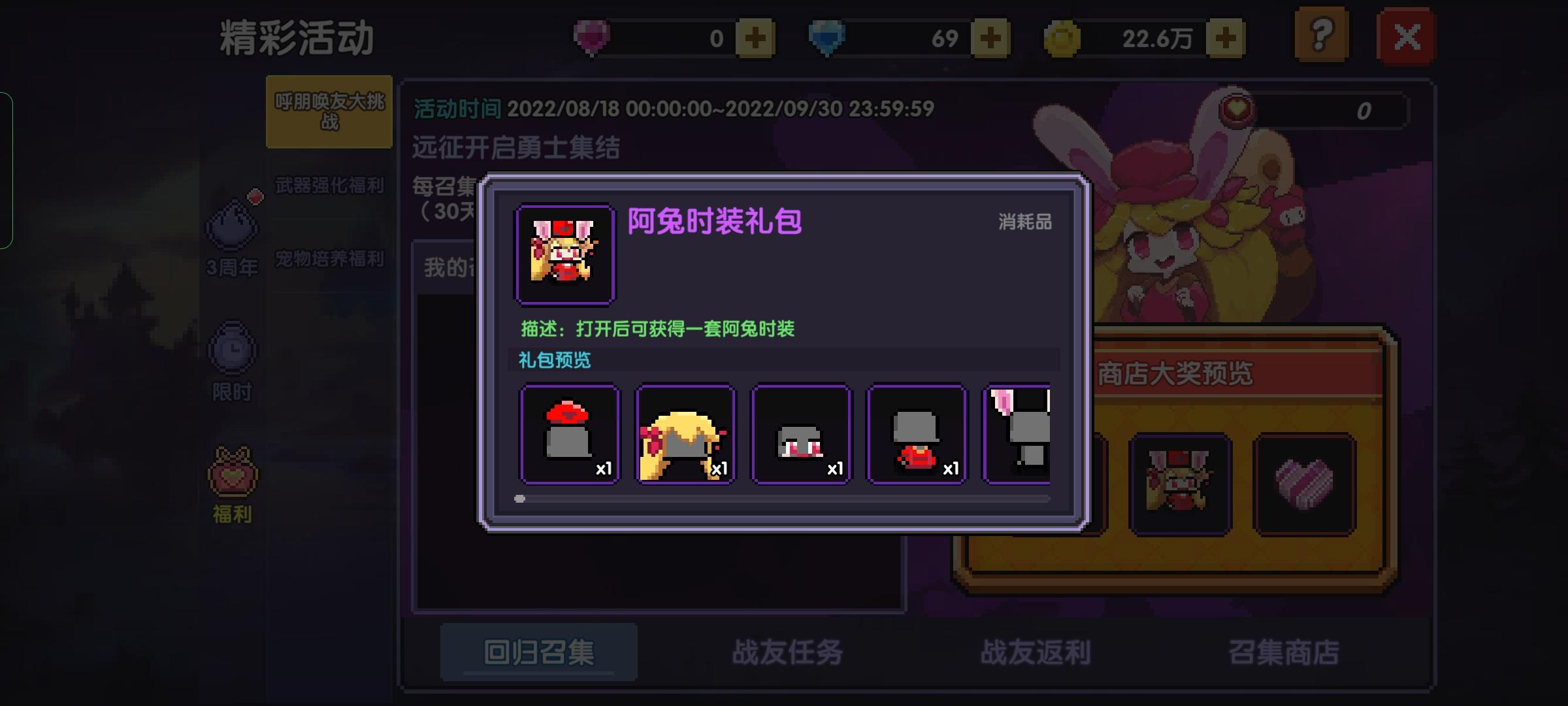
Task: Switch to the 武器强化福利 tab
Action: click(x=329, y=185)
